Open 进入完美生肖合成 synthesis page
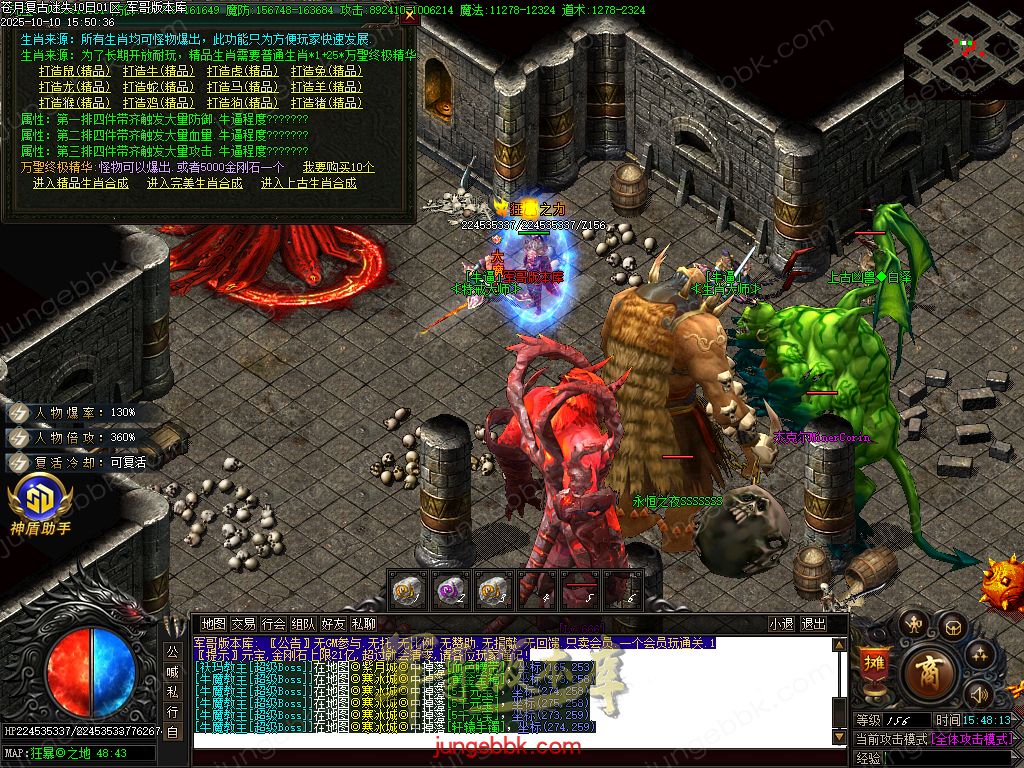This screenshot has width=1024, height=768. (x=195, y=183)
